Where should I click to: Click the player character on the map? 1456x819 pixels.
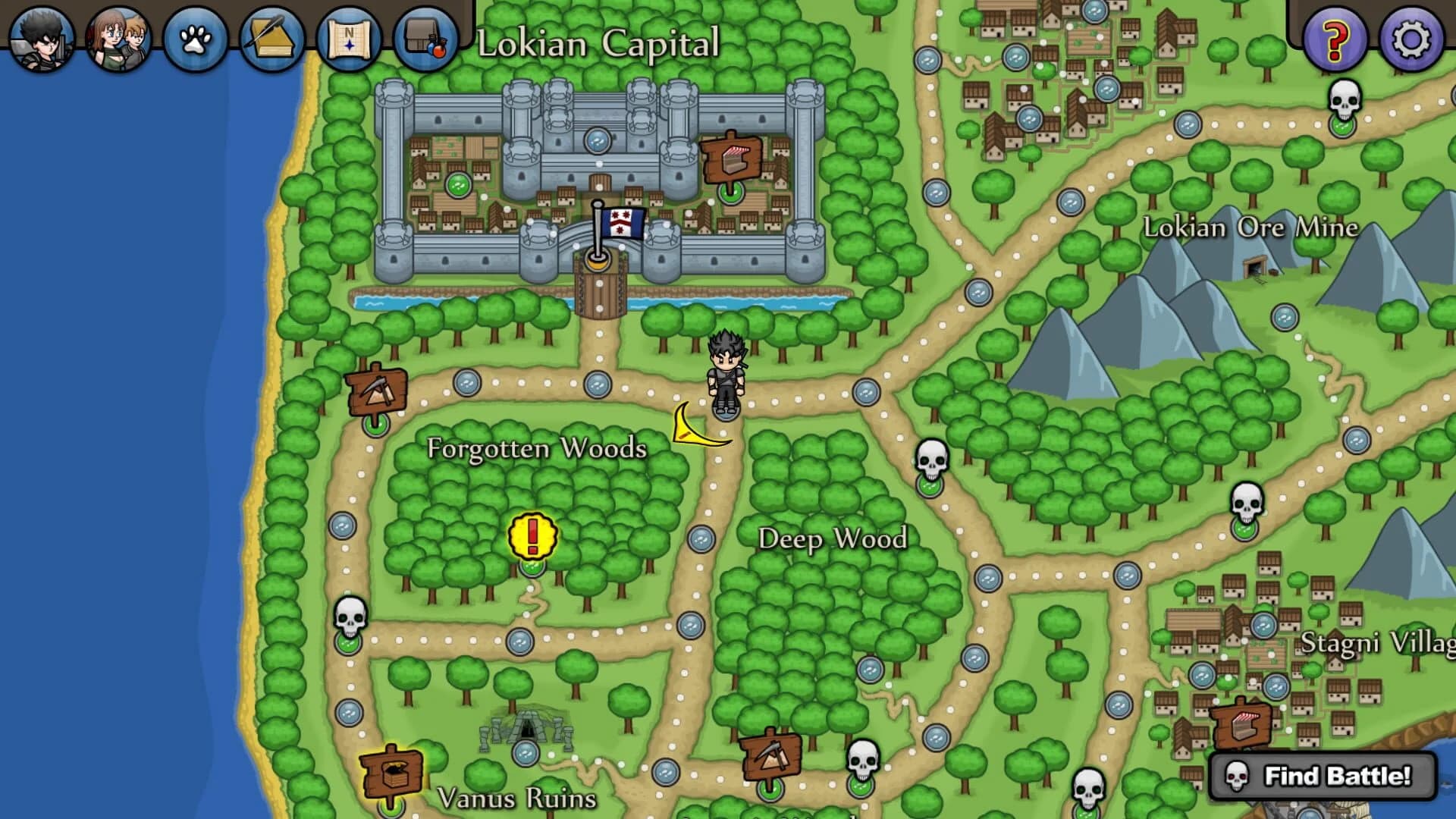point(726,373)
